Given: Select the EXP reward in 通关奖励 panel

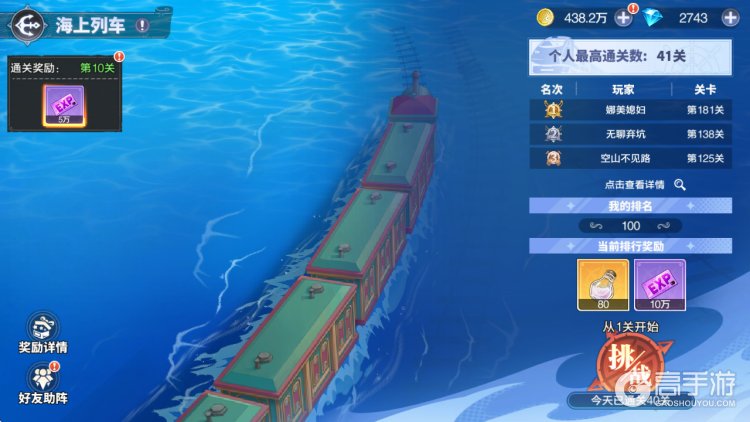Looking at the screenshot, I should coord(63,105).
